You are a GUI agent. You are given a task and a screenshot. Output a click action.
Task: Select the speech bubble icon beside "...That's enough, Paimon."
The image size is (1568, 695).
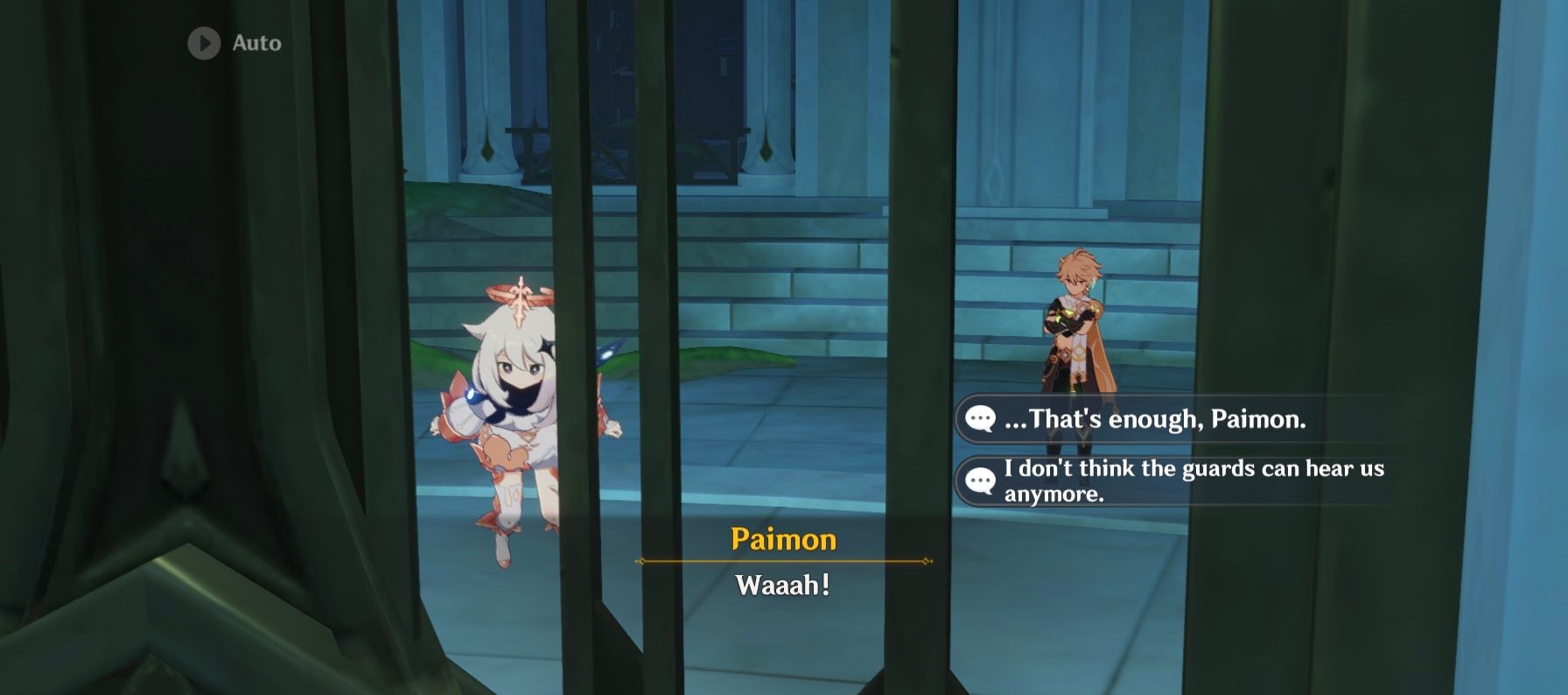[982, 420]
